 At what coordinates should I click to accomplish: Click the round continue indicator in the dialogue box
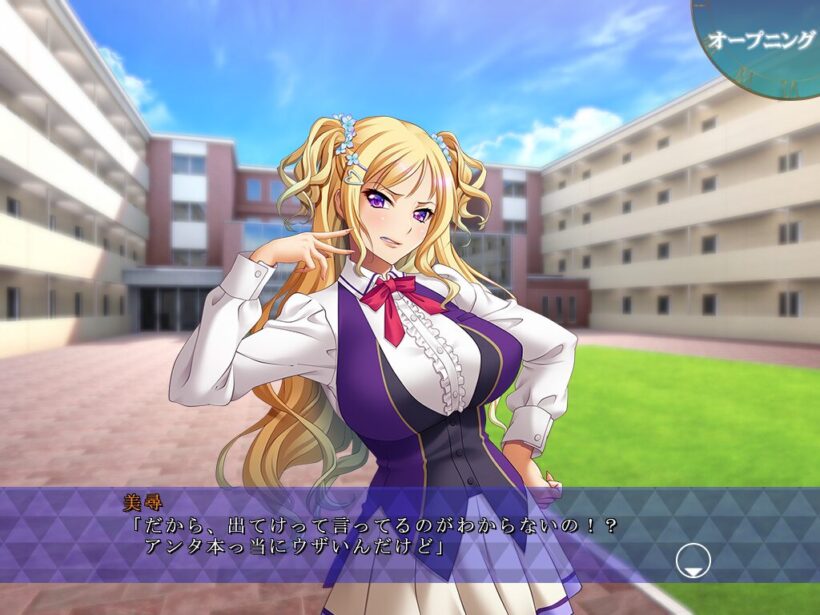[x=691, y=560]
